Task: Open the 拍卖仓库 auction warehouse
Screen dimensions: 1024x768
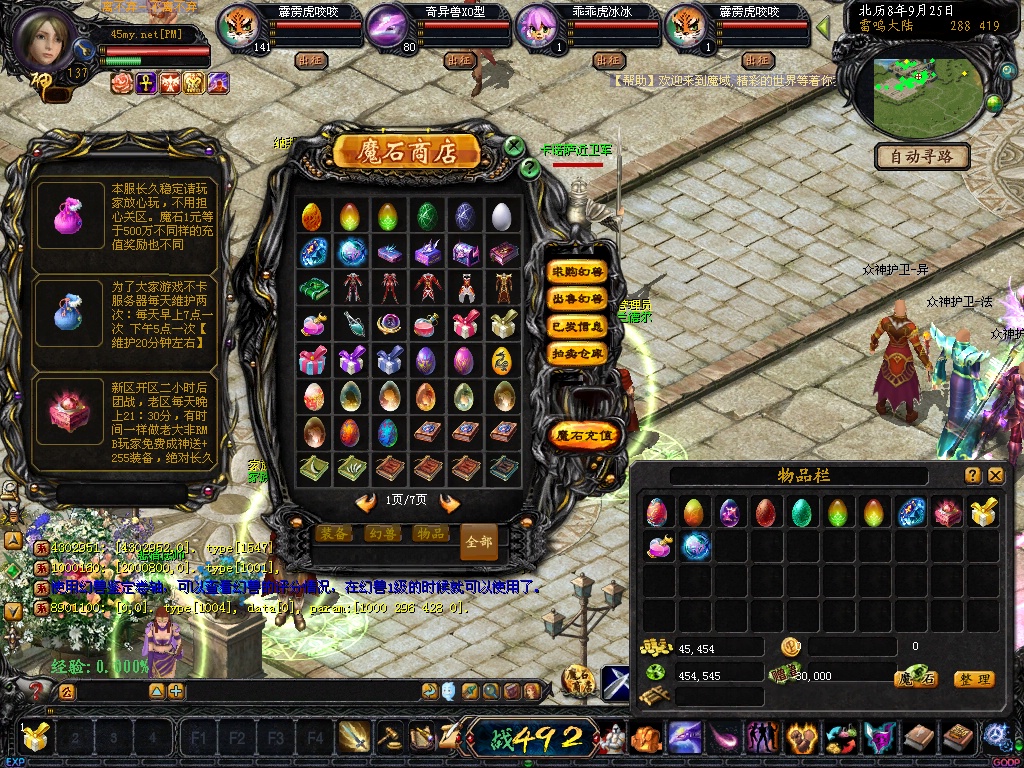Action: [x=578, y=353]
